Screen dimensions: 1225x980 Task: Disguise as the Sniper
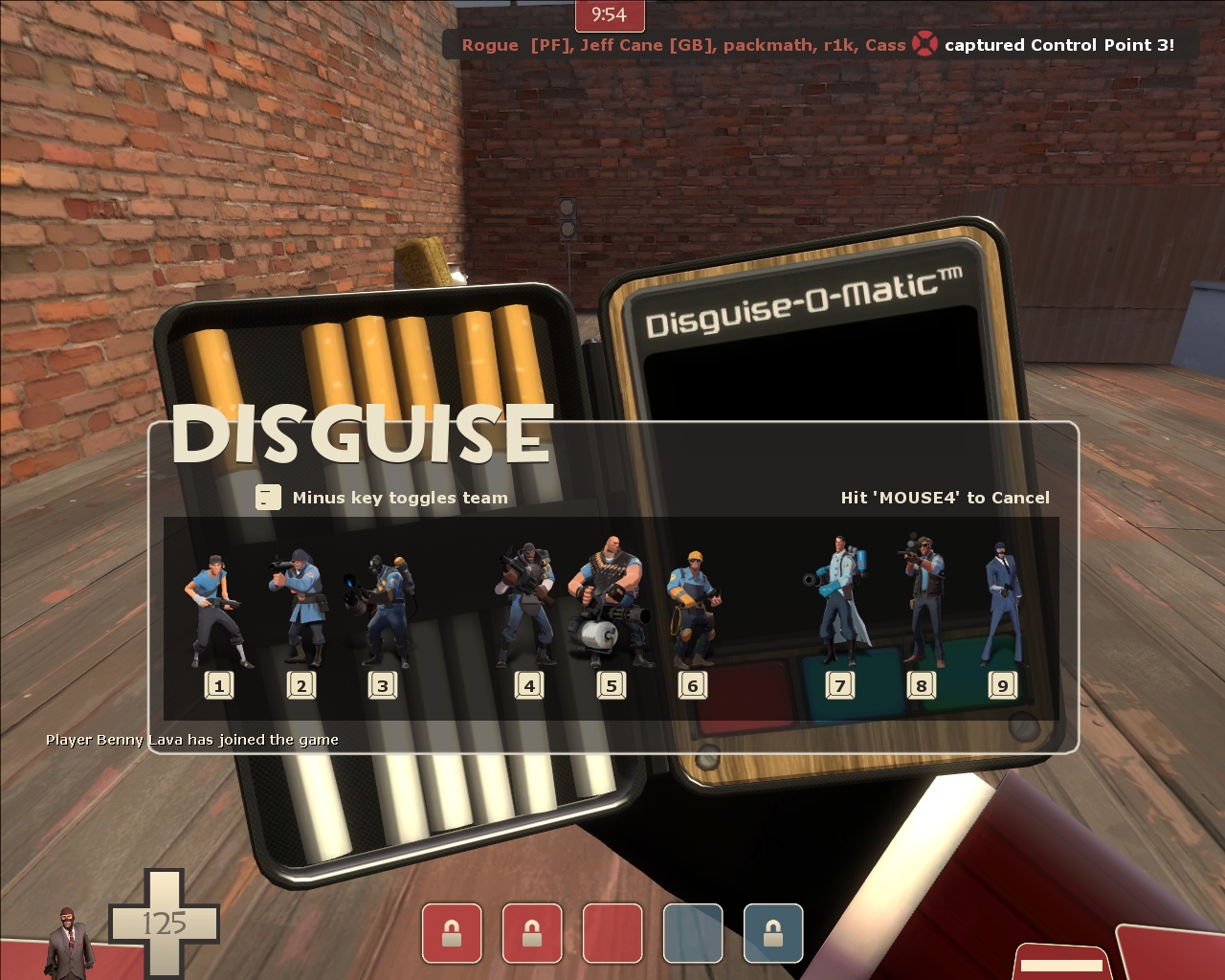(921, 598)
